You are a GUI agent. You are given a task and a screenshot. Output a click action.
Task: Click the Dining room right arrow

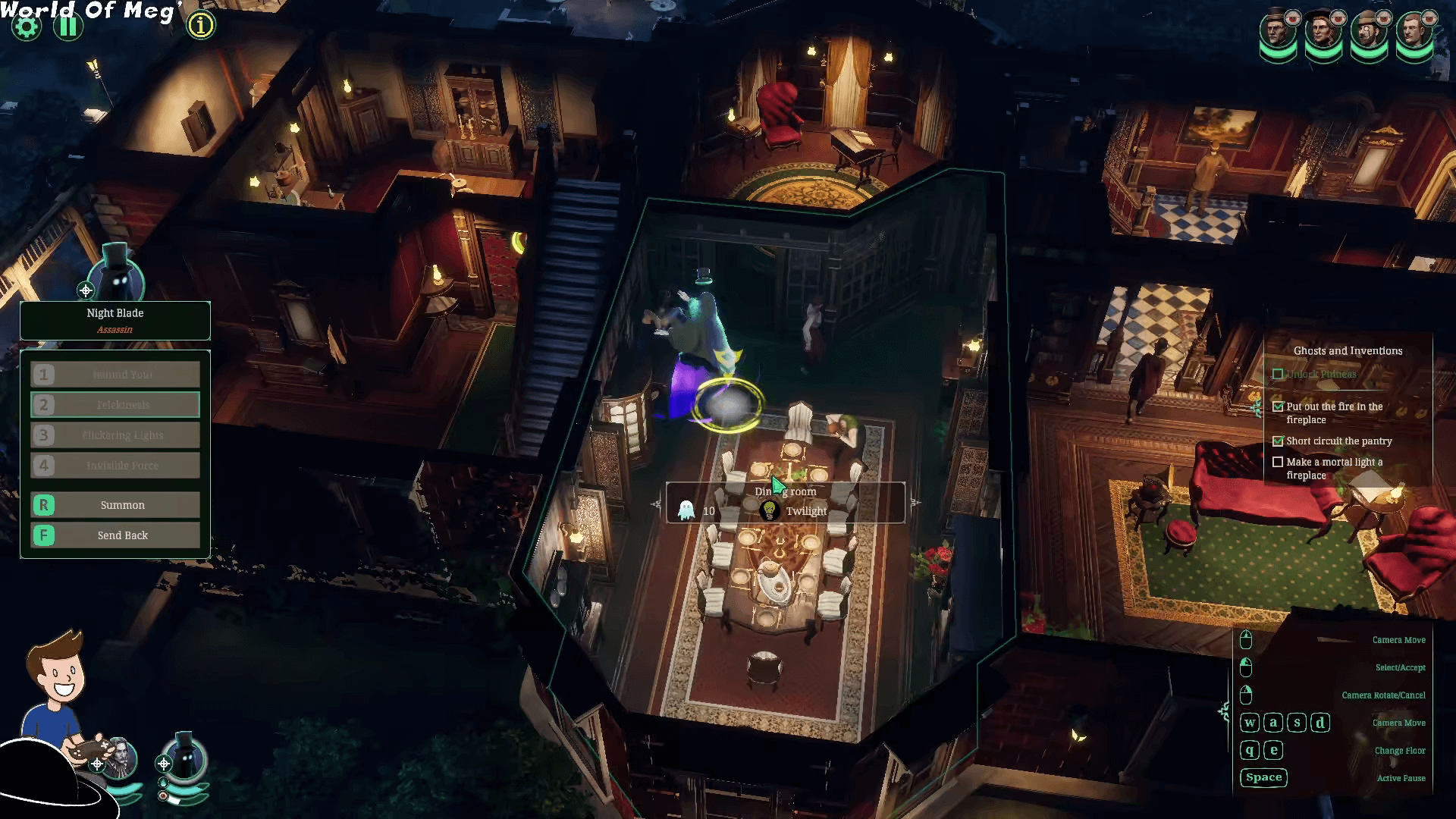click(x=915, y=502)
